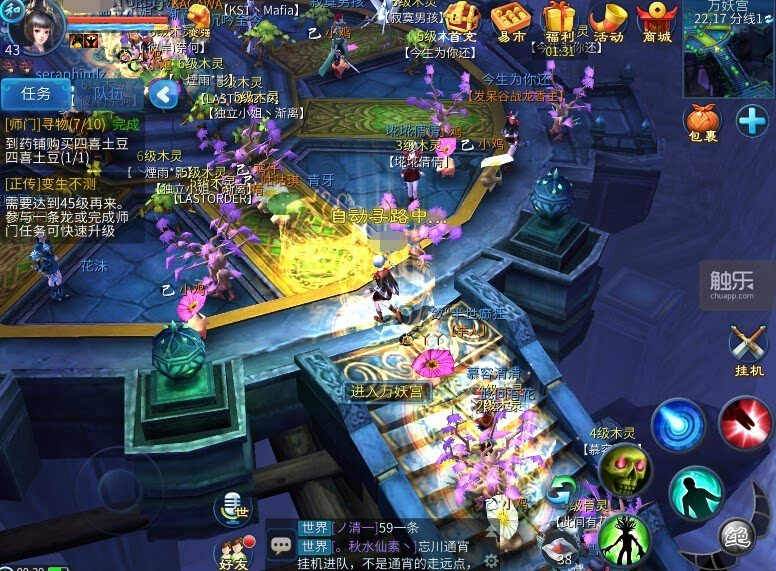
Task: Click the 进入万妖宫 entrance button
Action: tap(386, 391)
